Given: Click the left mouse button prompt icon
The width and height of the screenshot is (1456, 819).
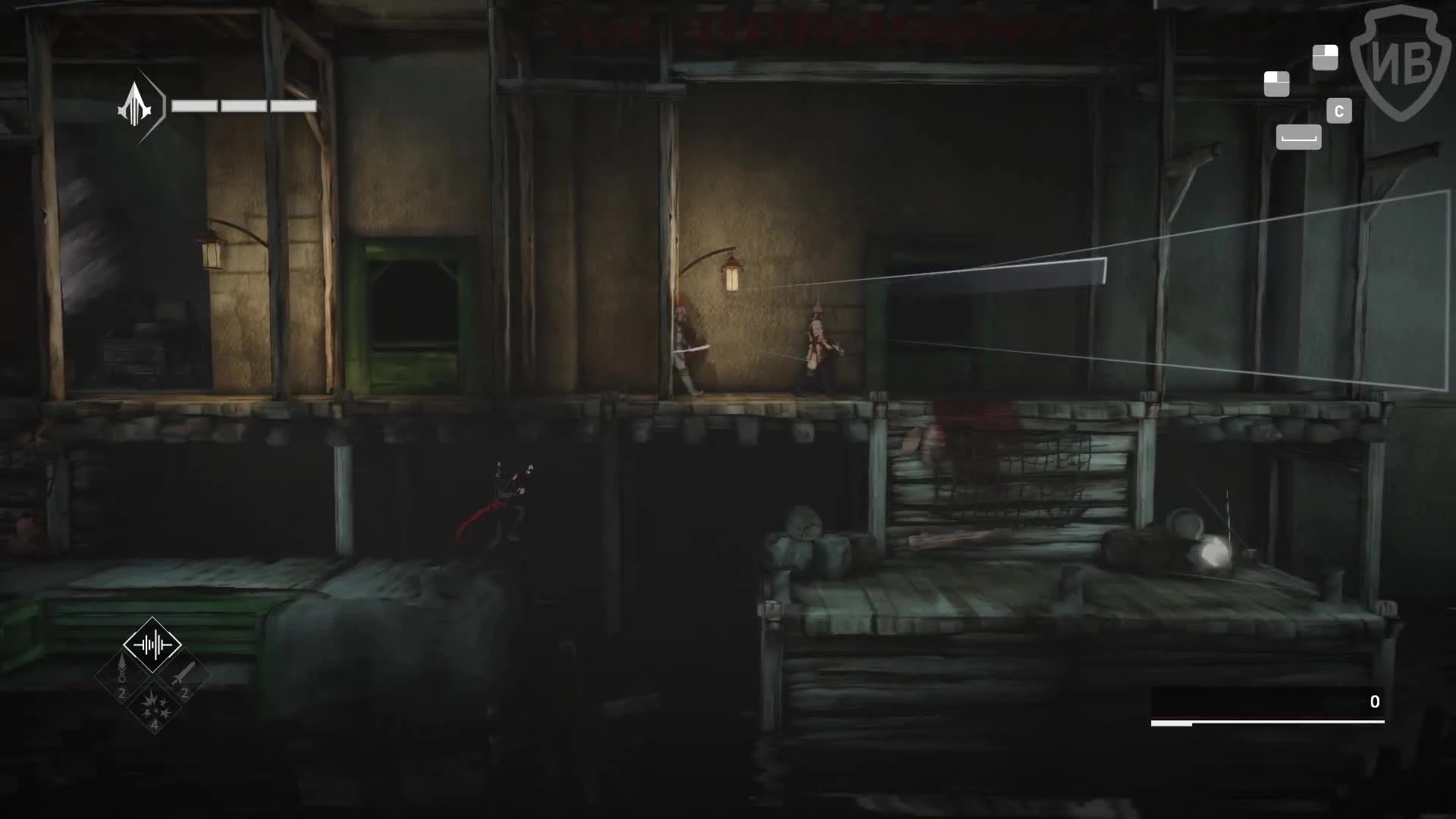Looking at the screenshot, I should (1276, 83).
